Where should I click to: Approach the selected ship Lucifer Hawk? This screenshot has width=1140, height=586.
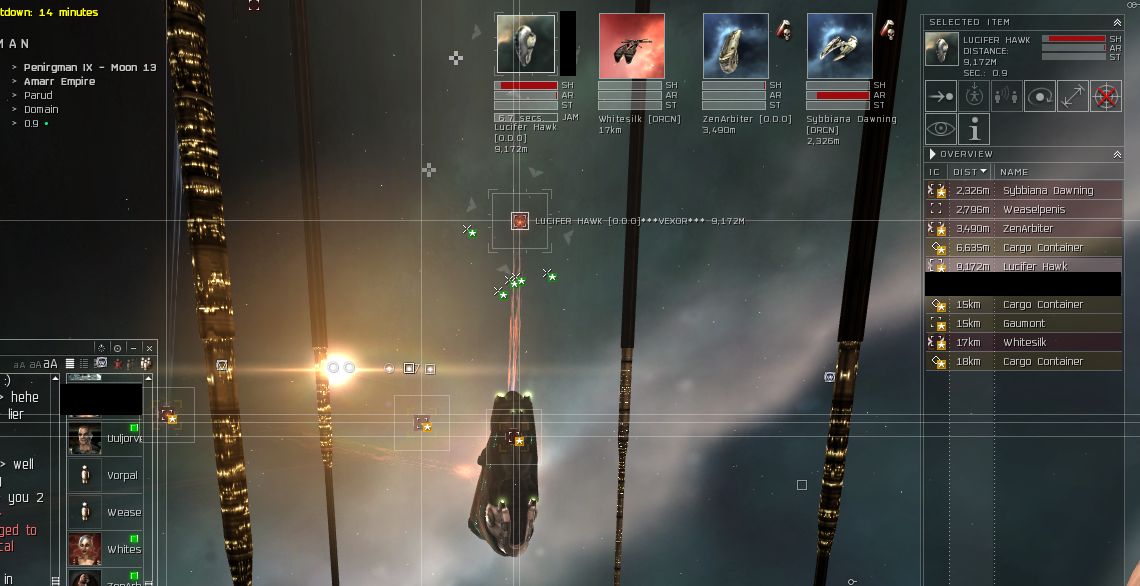click(x=940, y=96)
